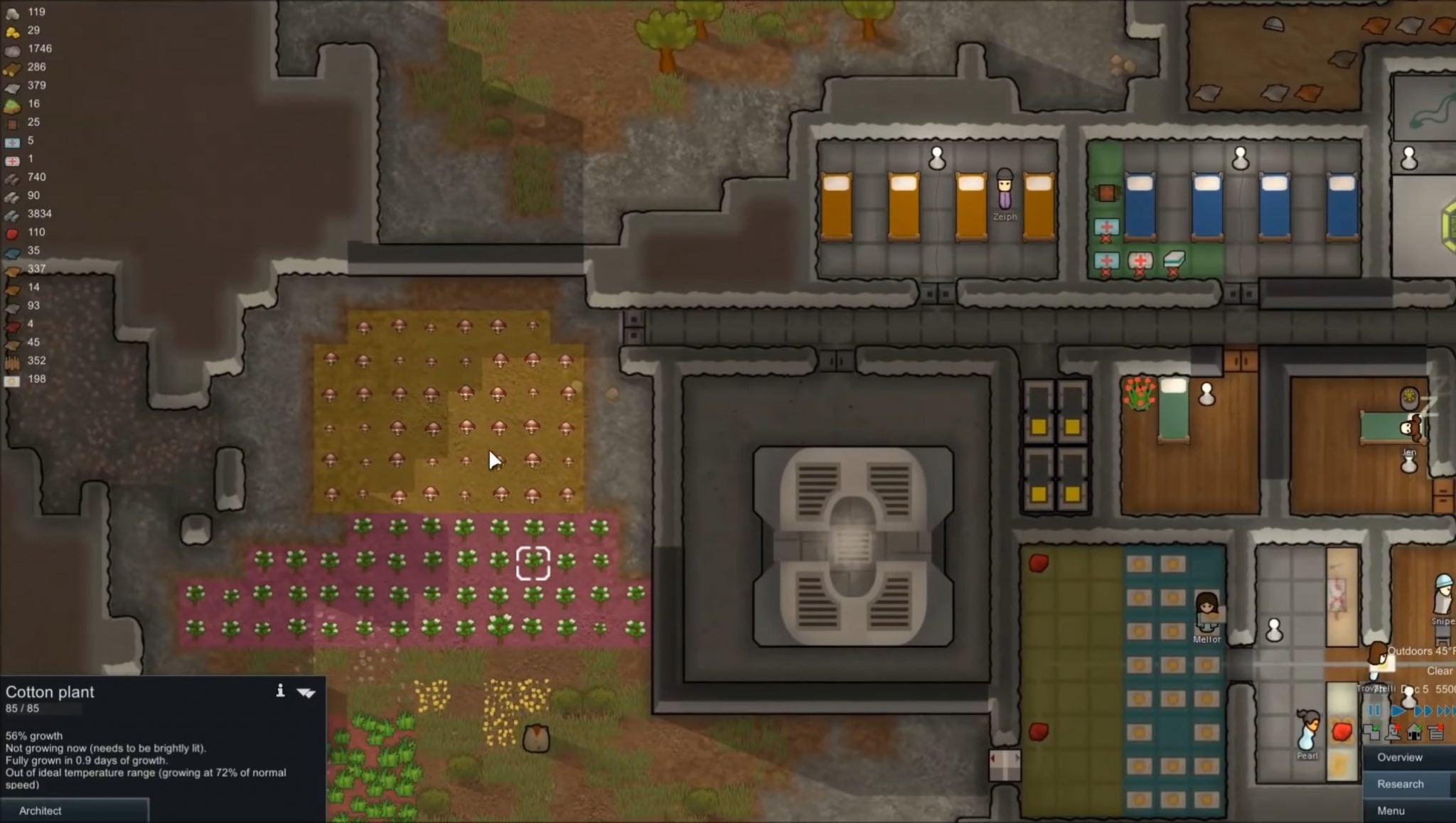Screen dimensions: 1456x823
Task: Toggle the turret/beauty display icon
Action: [x=1393, y=732]
